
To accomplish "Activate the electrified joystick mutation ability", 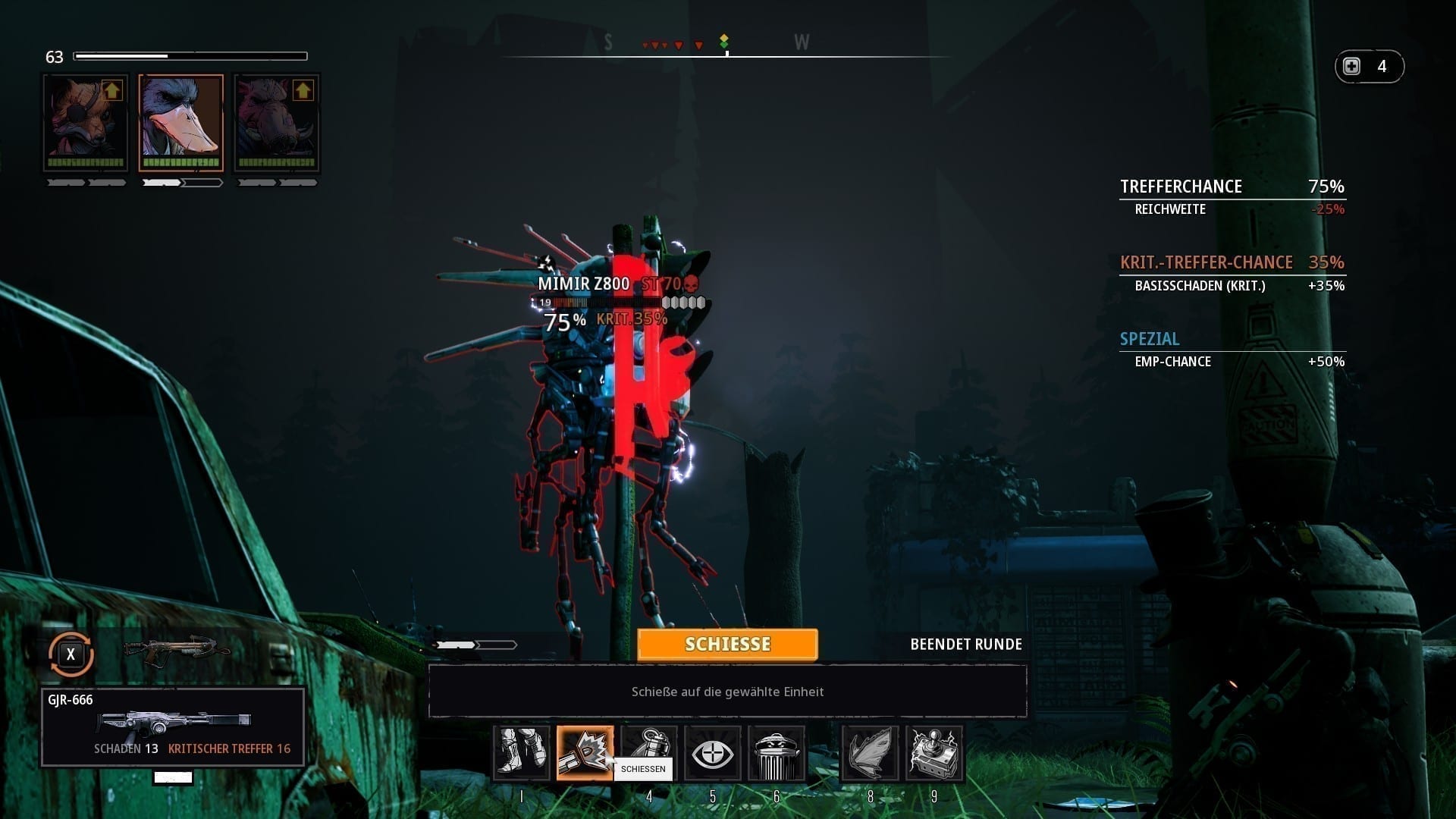I will coord(934,753).
